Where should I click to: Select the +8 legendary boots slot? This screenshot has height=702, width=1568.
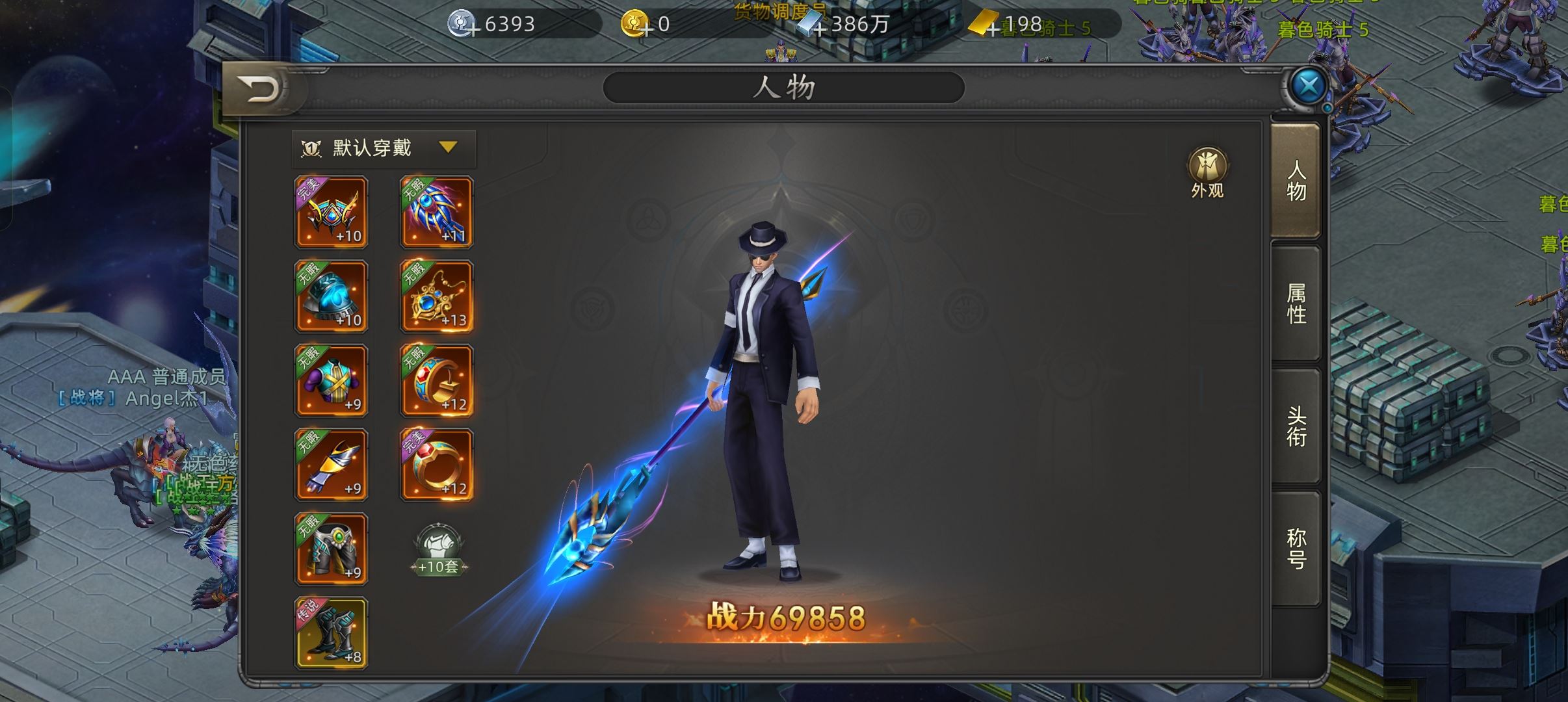tap(332, 633)
